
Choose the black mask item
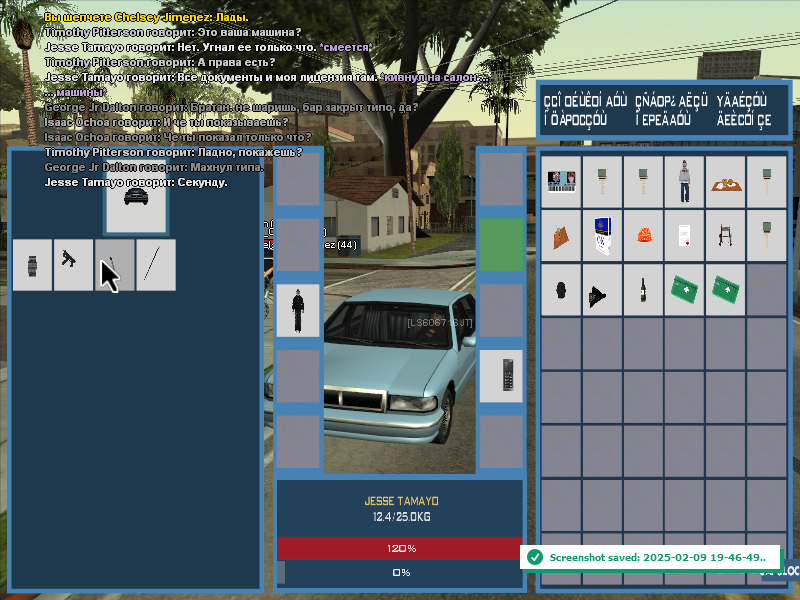click(561, 290)
